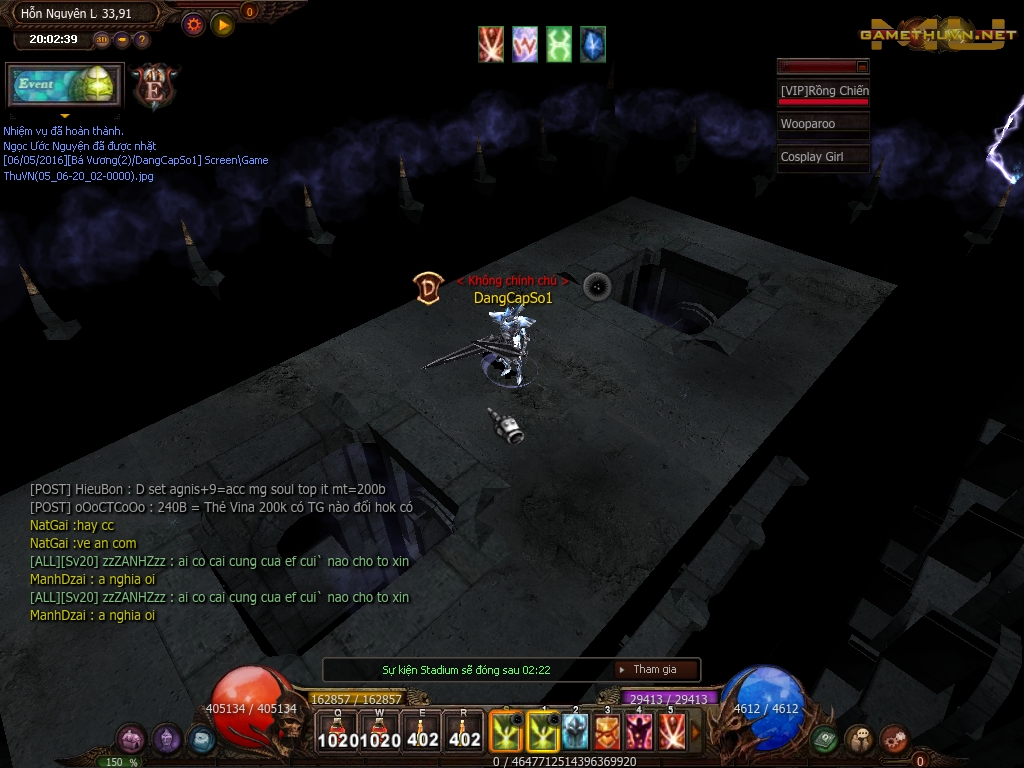Click the winged E emblem icon
1024x768 pixels.
pos(156,86)
